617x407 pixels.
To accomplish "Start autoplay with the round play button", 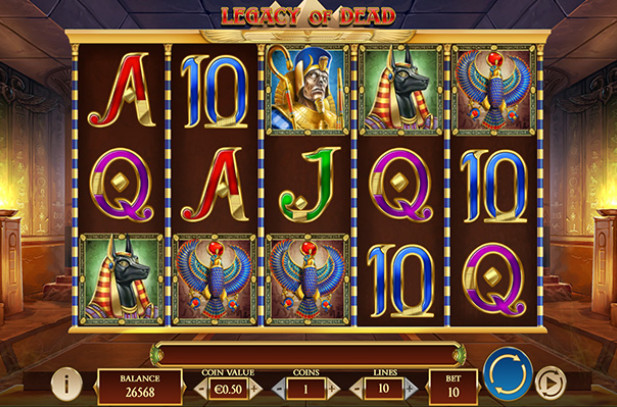I will coord(550,383).
